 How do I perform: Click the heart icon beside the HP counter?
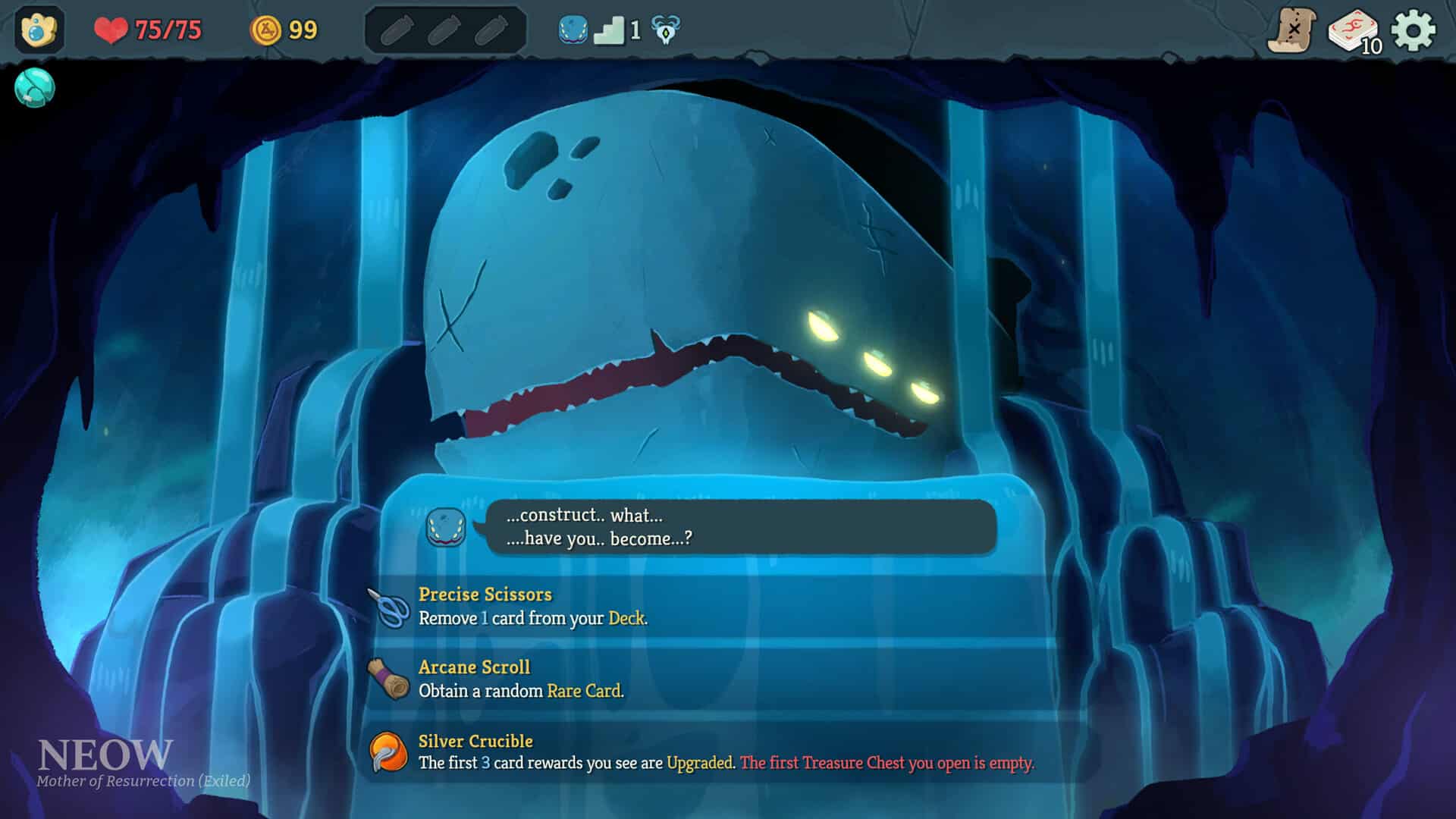111,30
